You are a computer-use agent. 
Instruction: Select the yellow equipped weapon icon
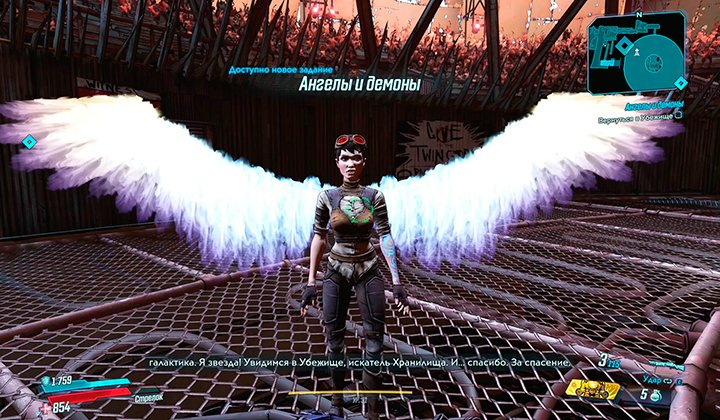click(x=592, y=387)
